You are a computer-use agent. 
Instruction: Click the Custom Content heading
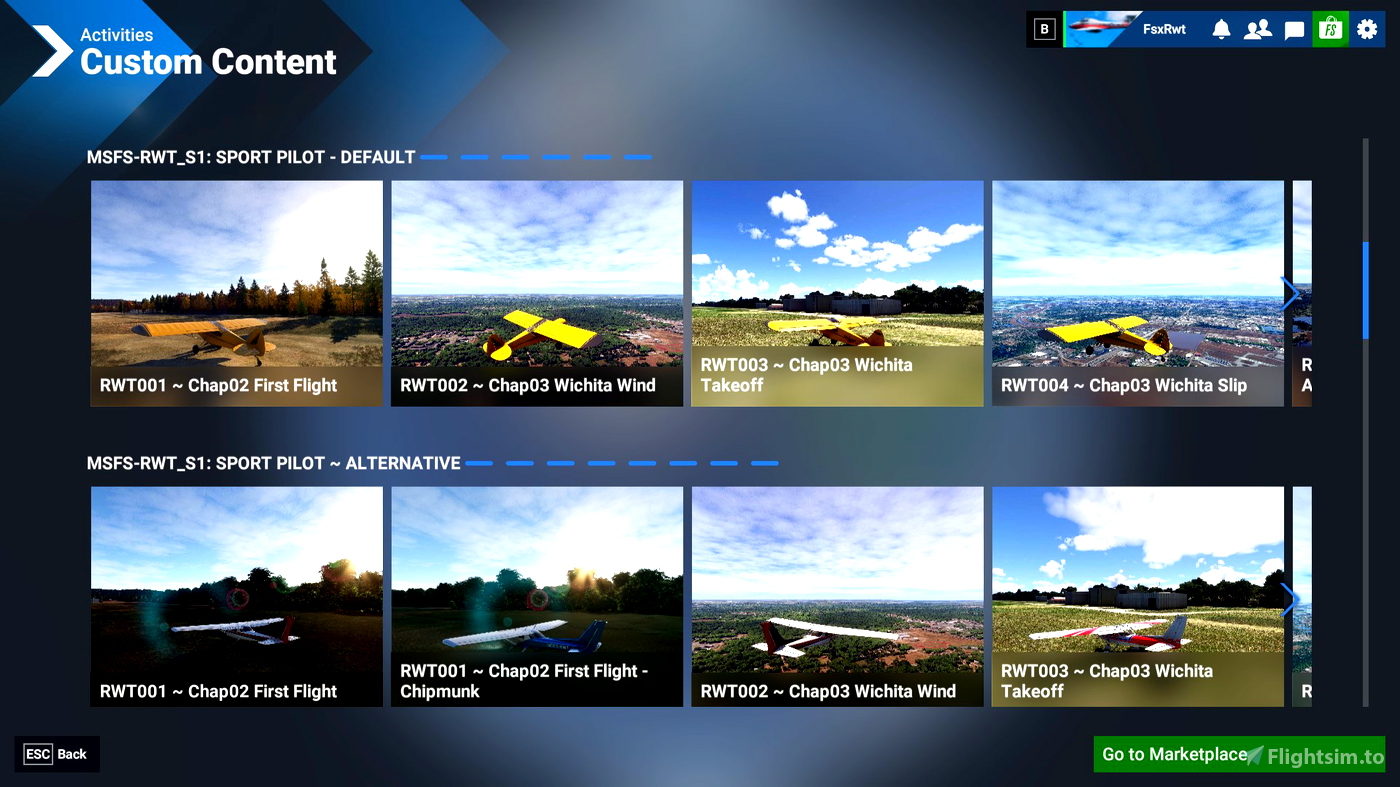click(x=209, y=62)
